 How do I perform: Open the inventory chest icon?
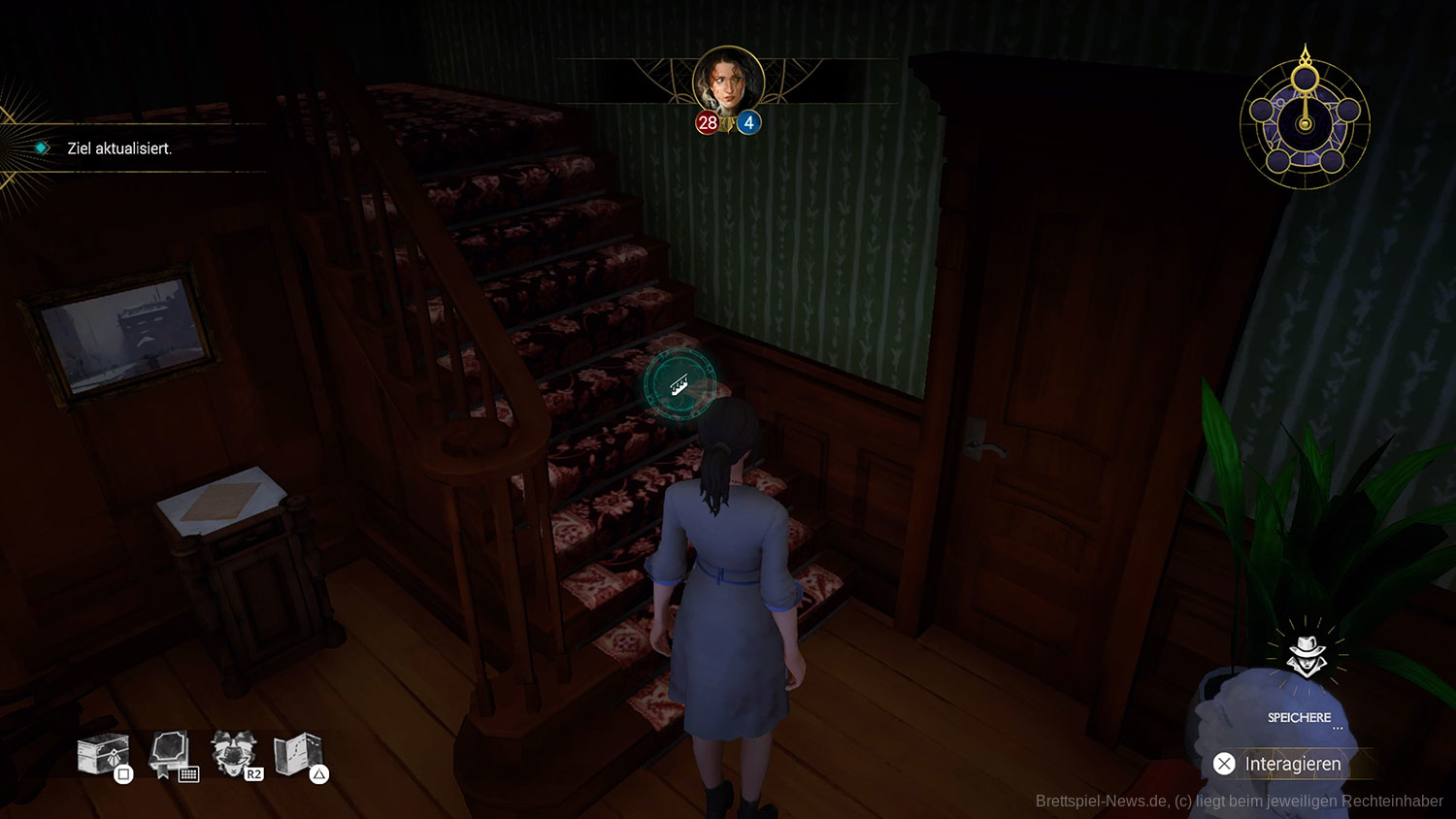click(103, 754)
